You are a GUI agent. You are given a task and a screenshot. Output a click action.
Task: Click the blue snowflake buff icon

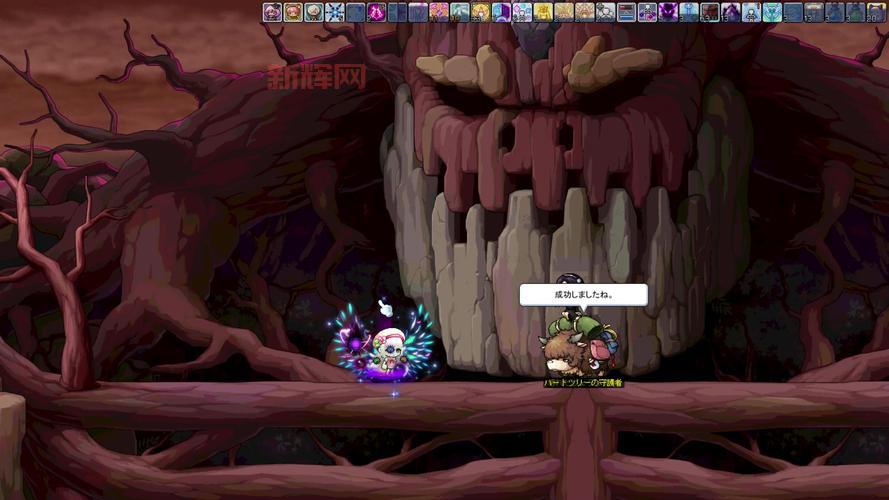coord(335,12)
